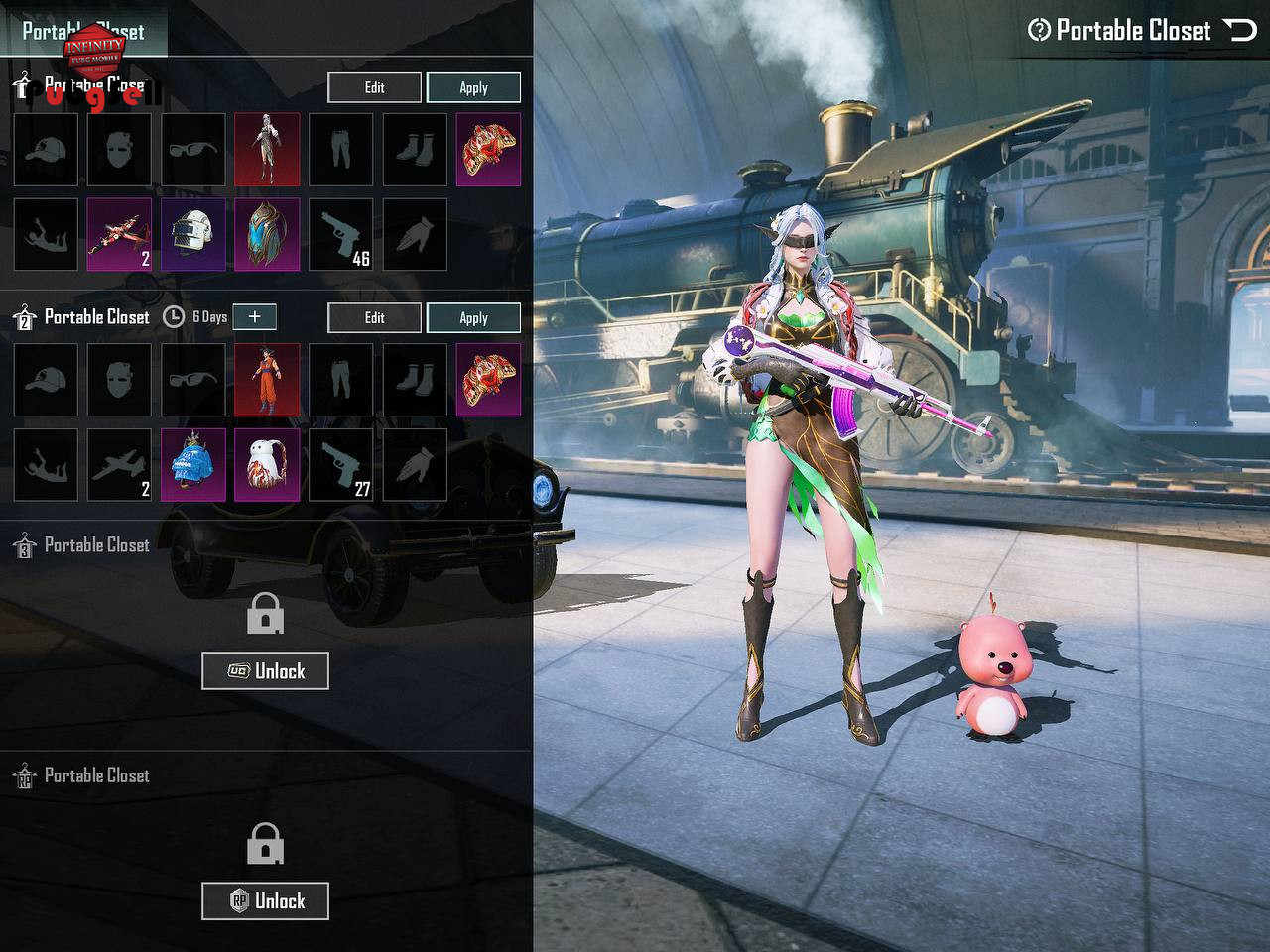Unlock the RP Portable Closet
This screenshot has width=1270, height=952.
[x=265, y=901]
